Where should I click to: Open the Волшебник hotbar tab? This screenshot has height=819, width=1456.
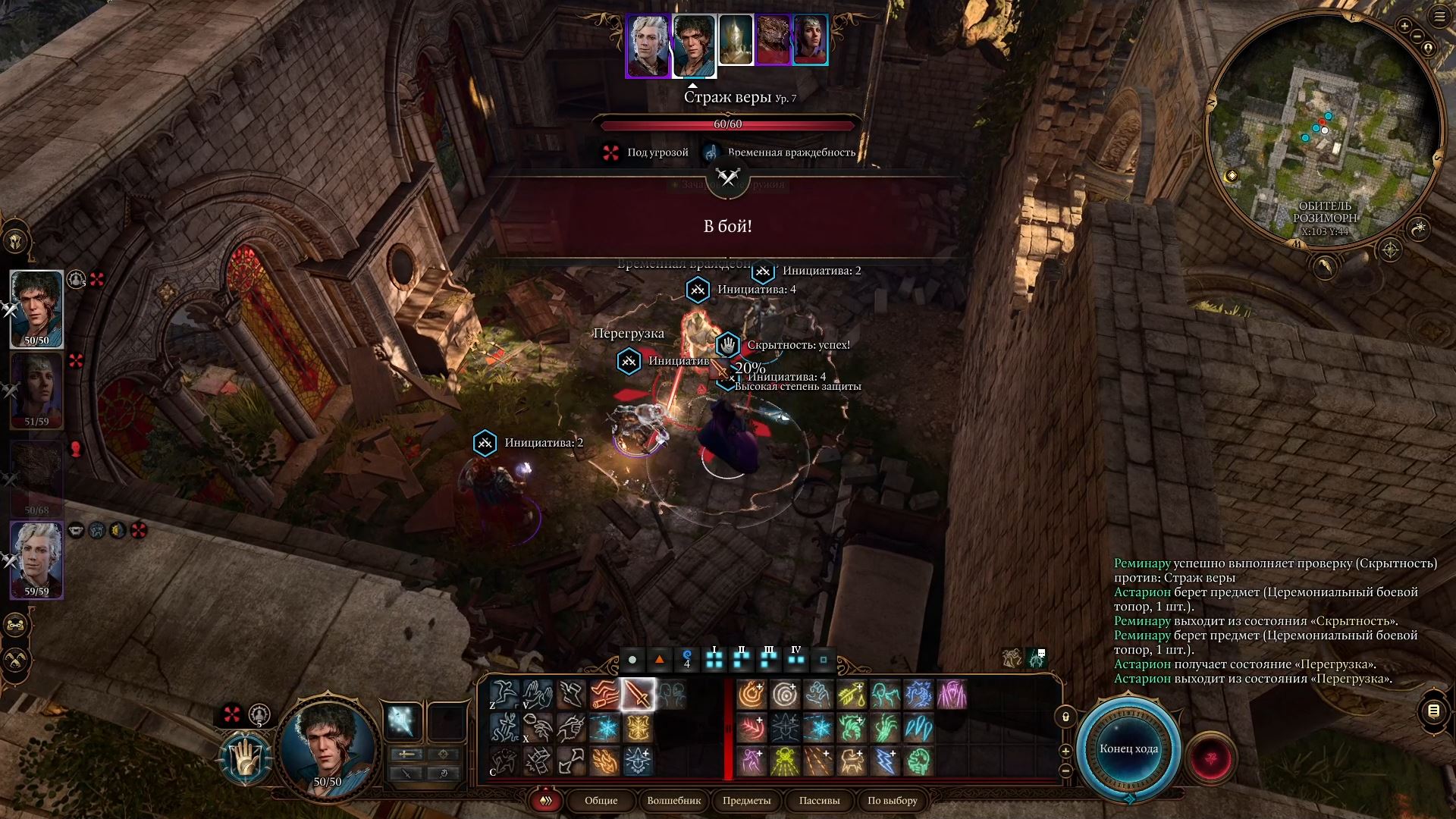(x=673, y=801)
